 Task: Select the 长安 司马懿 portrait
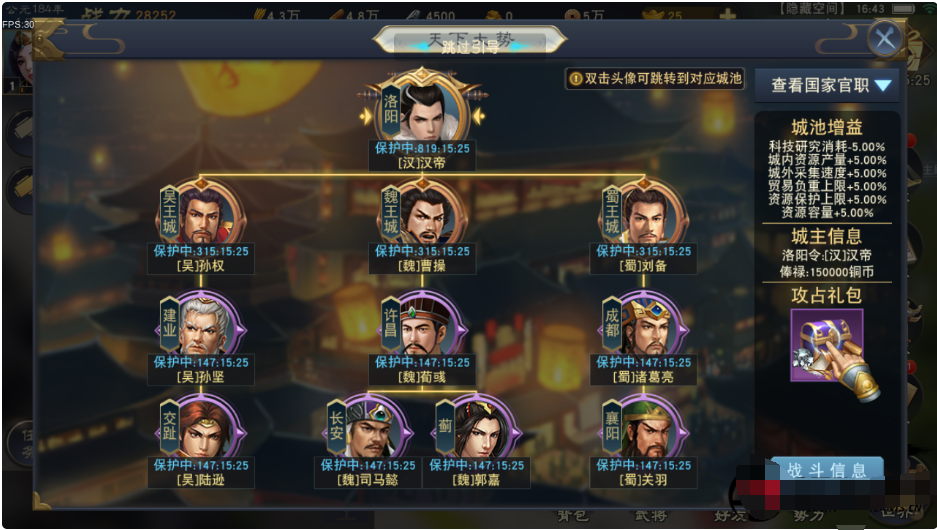[x=374, y=430]
